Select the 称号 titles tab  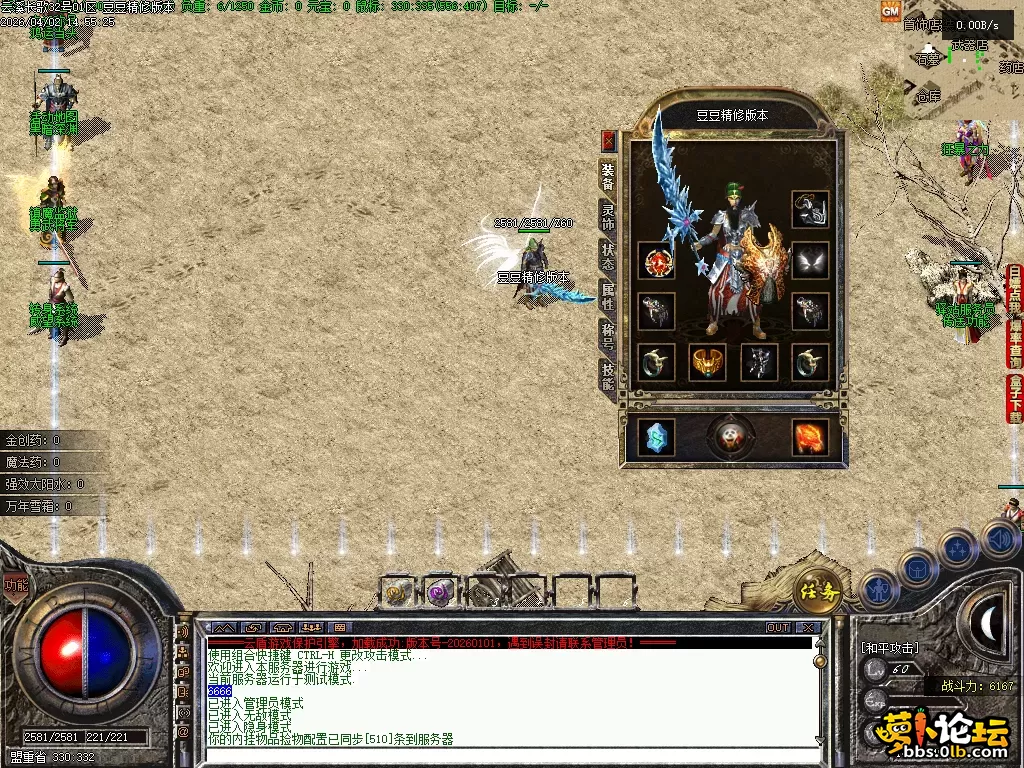coord(607,334)
